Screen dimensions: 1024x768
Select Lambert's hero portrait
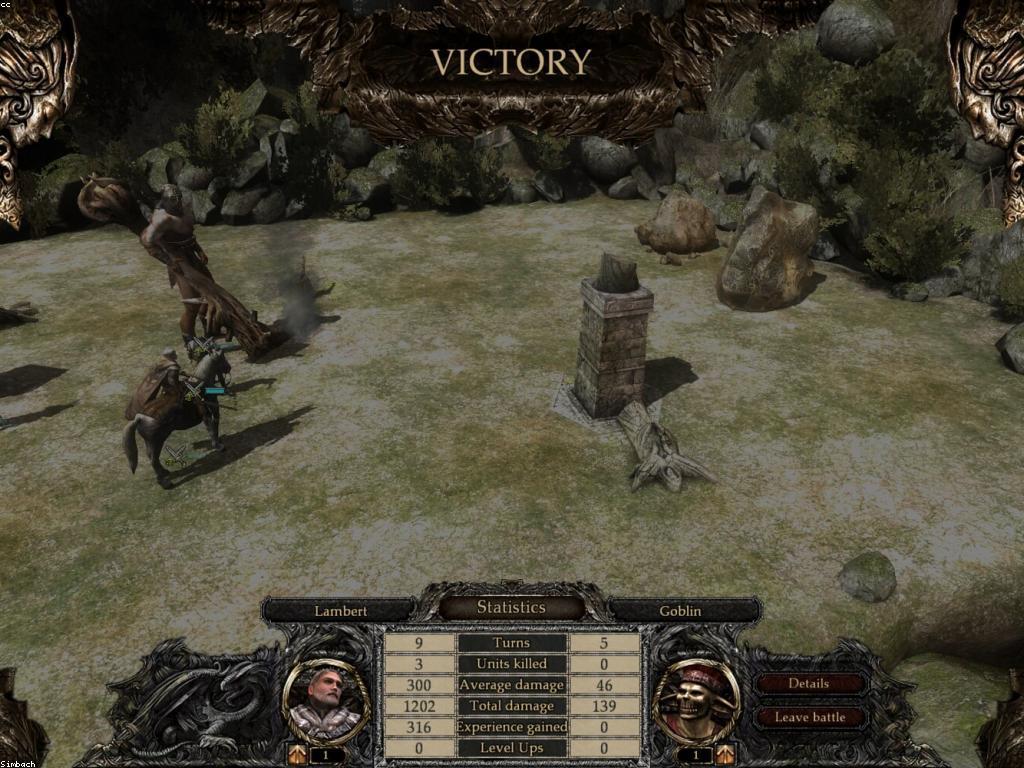tap(326, 701)
